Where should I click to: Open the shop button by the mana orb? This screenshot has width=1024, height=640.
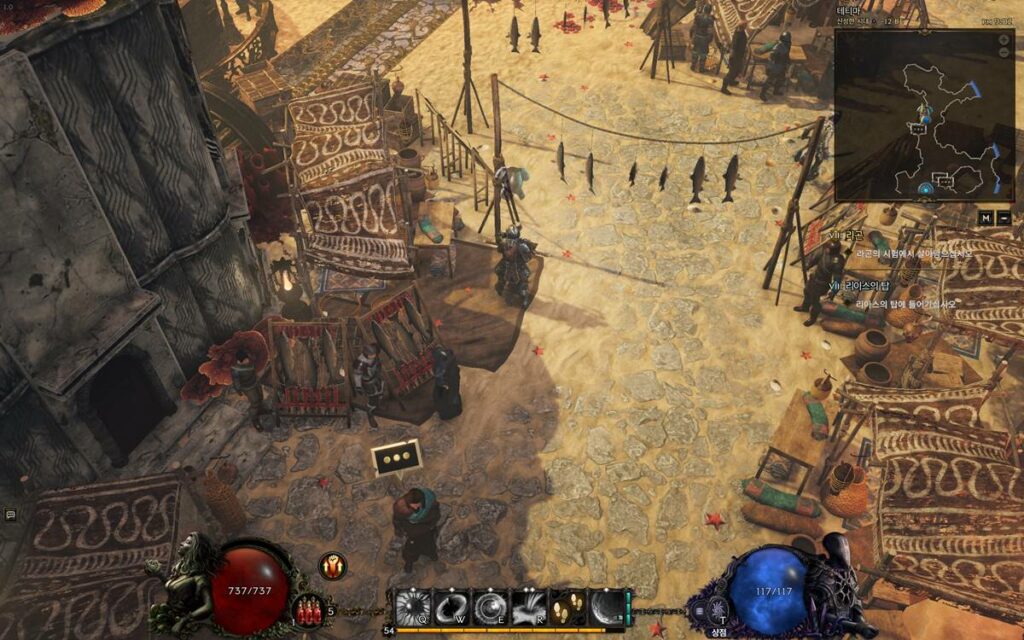(717, 610)
